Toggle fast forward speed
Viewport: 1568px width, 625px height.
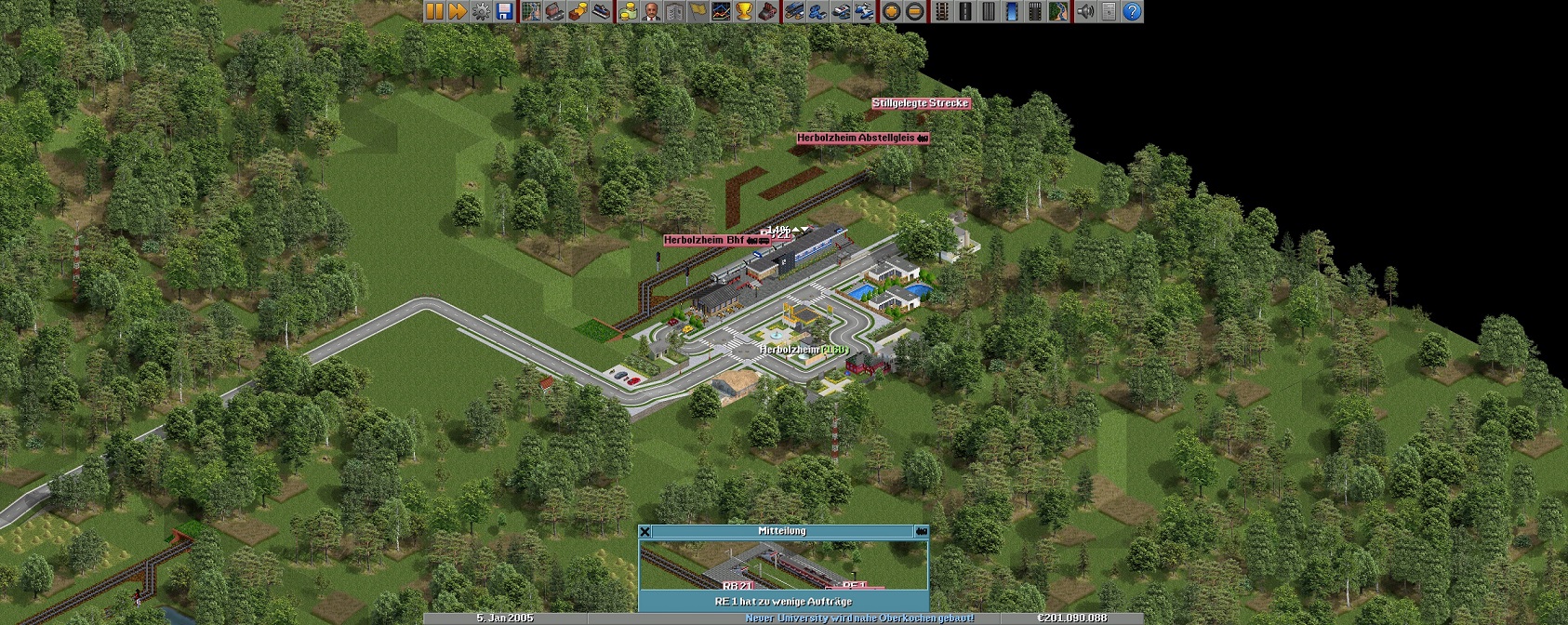(x=458, y=11)
